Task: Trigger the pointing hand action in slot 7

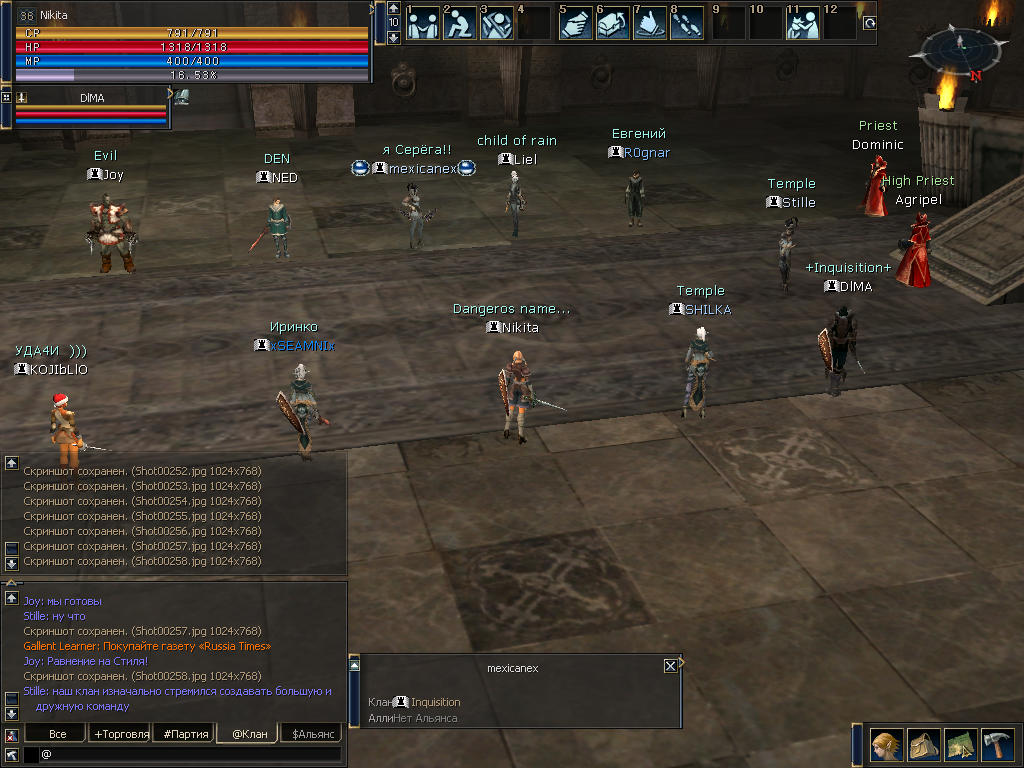Action: point(650,23)
